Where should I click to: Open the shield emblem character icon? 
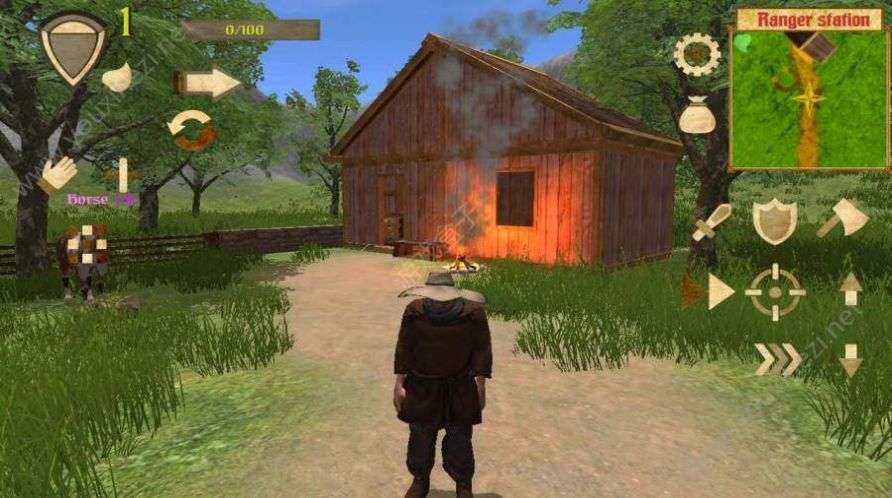tap(72, 47)
